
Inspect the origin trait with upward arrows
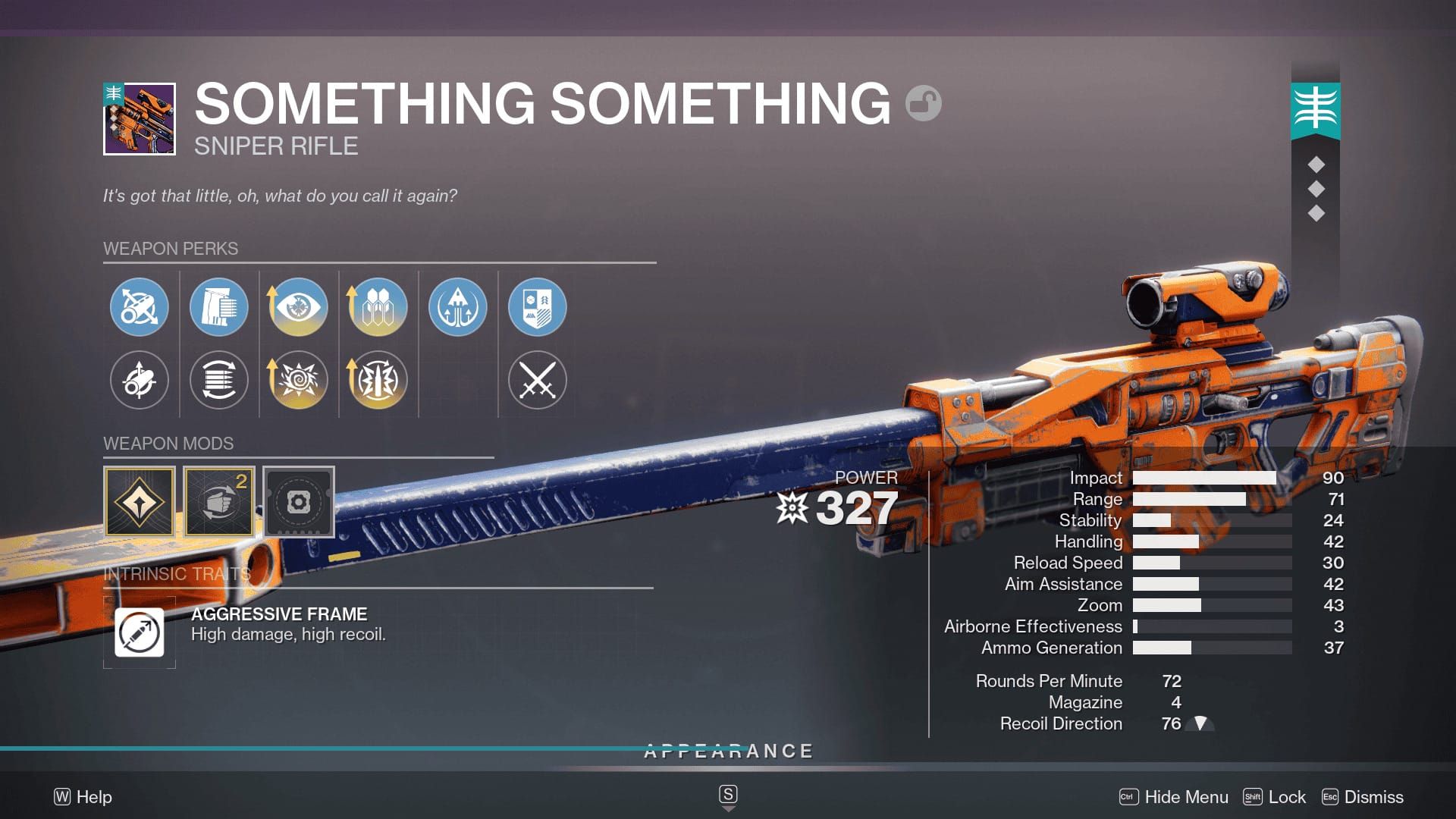pyautogui.click(x=457, y=307)
